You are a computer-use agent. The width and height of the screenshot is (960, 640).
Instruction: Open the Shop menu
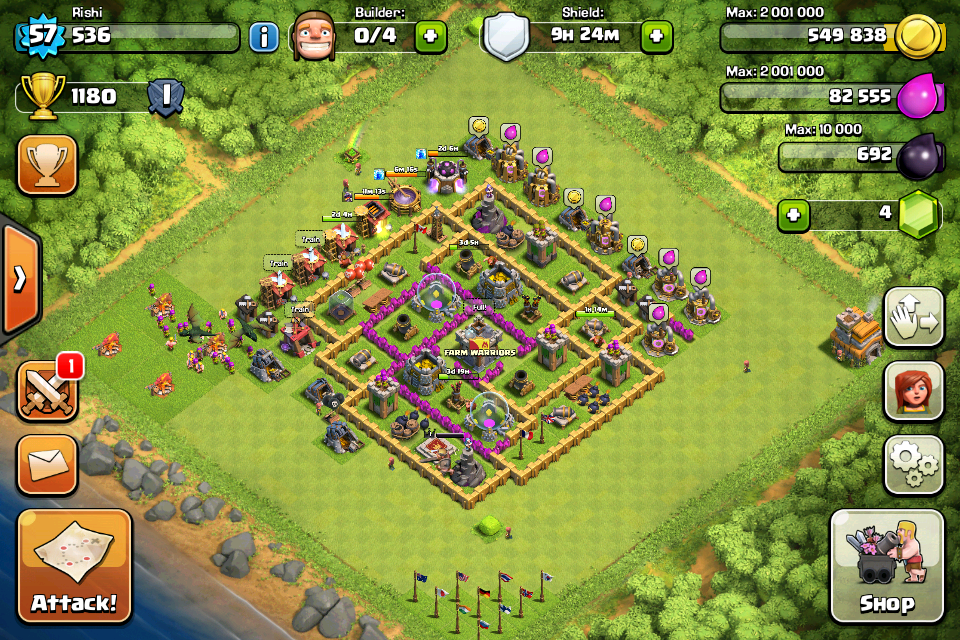click(886, 565)
